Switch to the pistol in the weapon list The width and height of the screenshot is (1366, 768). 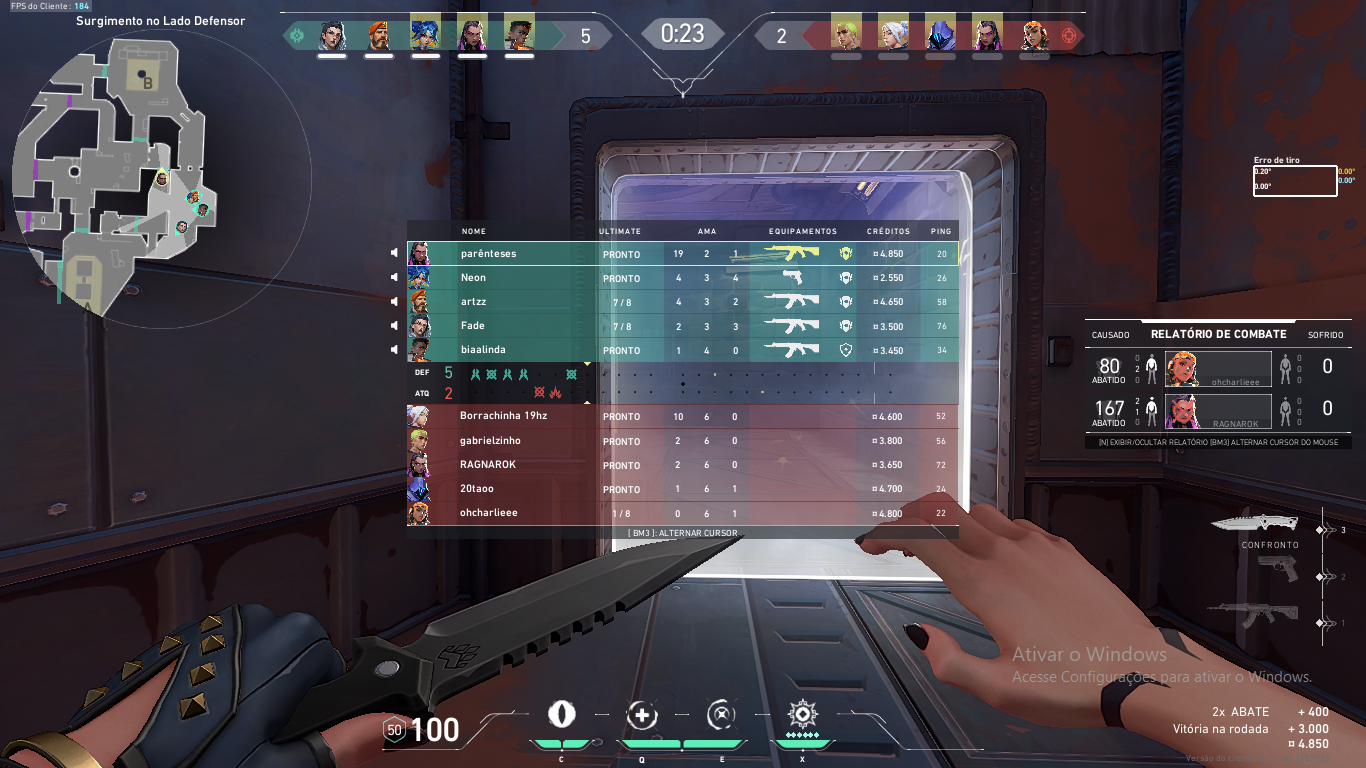click(1277, 569)
